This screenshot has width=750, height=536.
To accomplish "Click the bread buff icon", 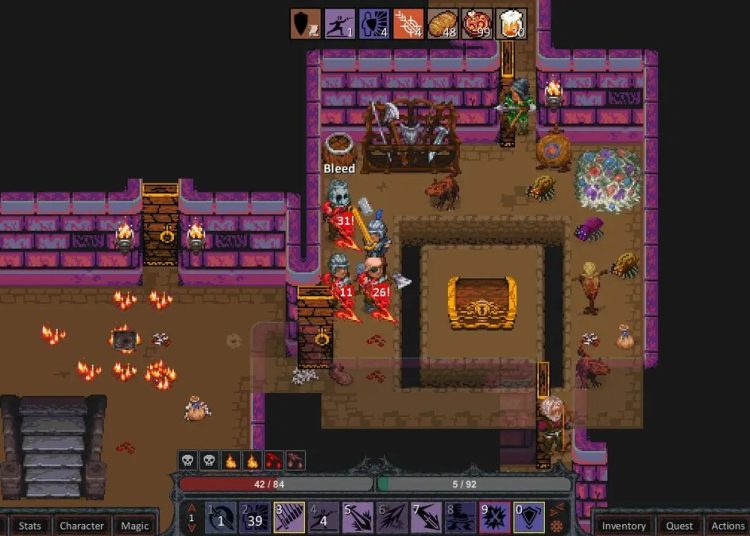I will click(443, 24).
